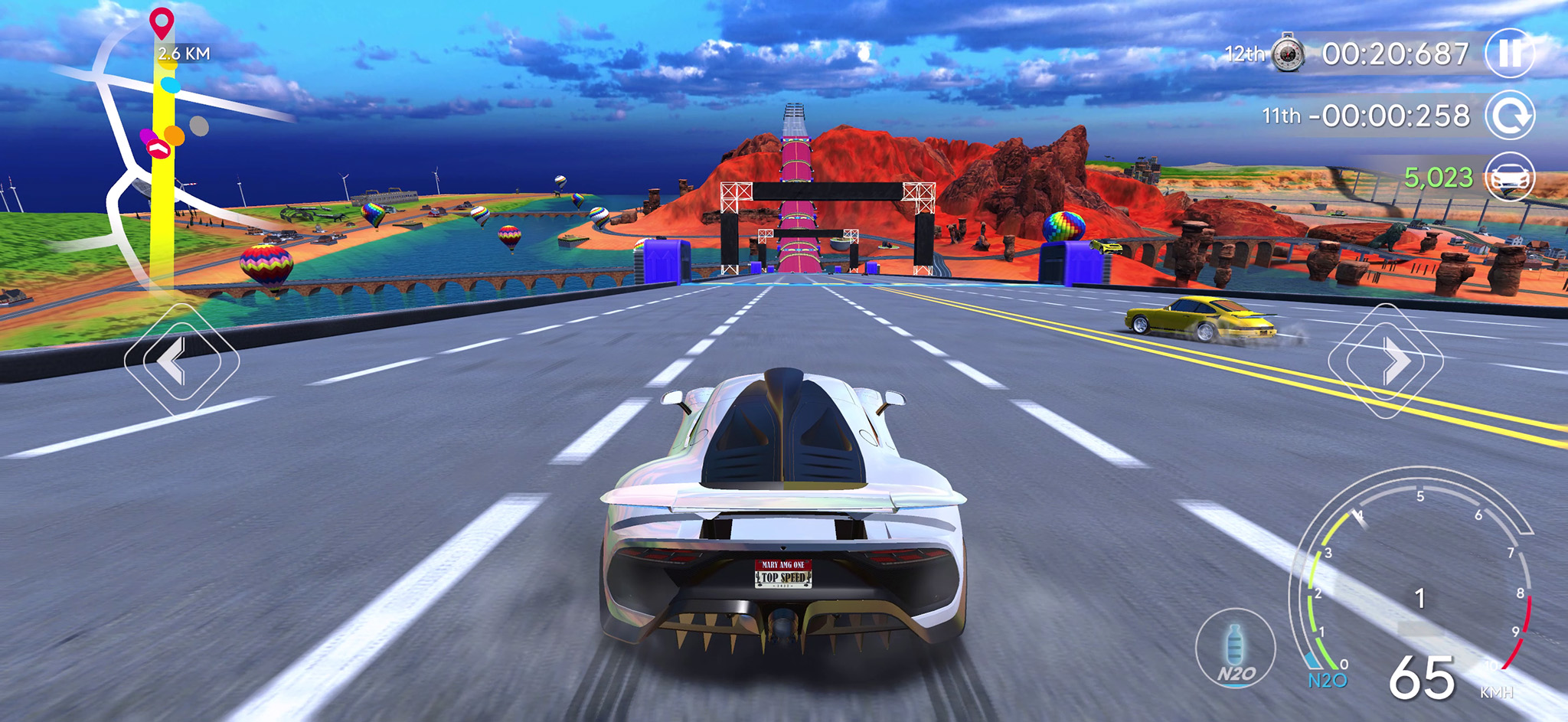Activate the N2O nitro boost
The image size is (1568, 722).
tap(1236, 648)
